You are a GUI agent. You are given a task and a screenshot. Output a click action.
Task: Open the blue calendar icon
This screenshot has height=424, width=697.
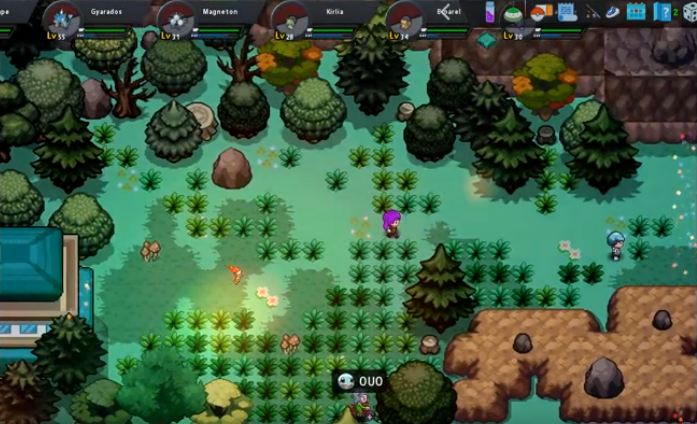pyautogui.click(x=636, y=12)
